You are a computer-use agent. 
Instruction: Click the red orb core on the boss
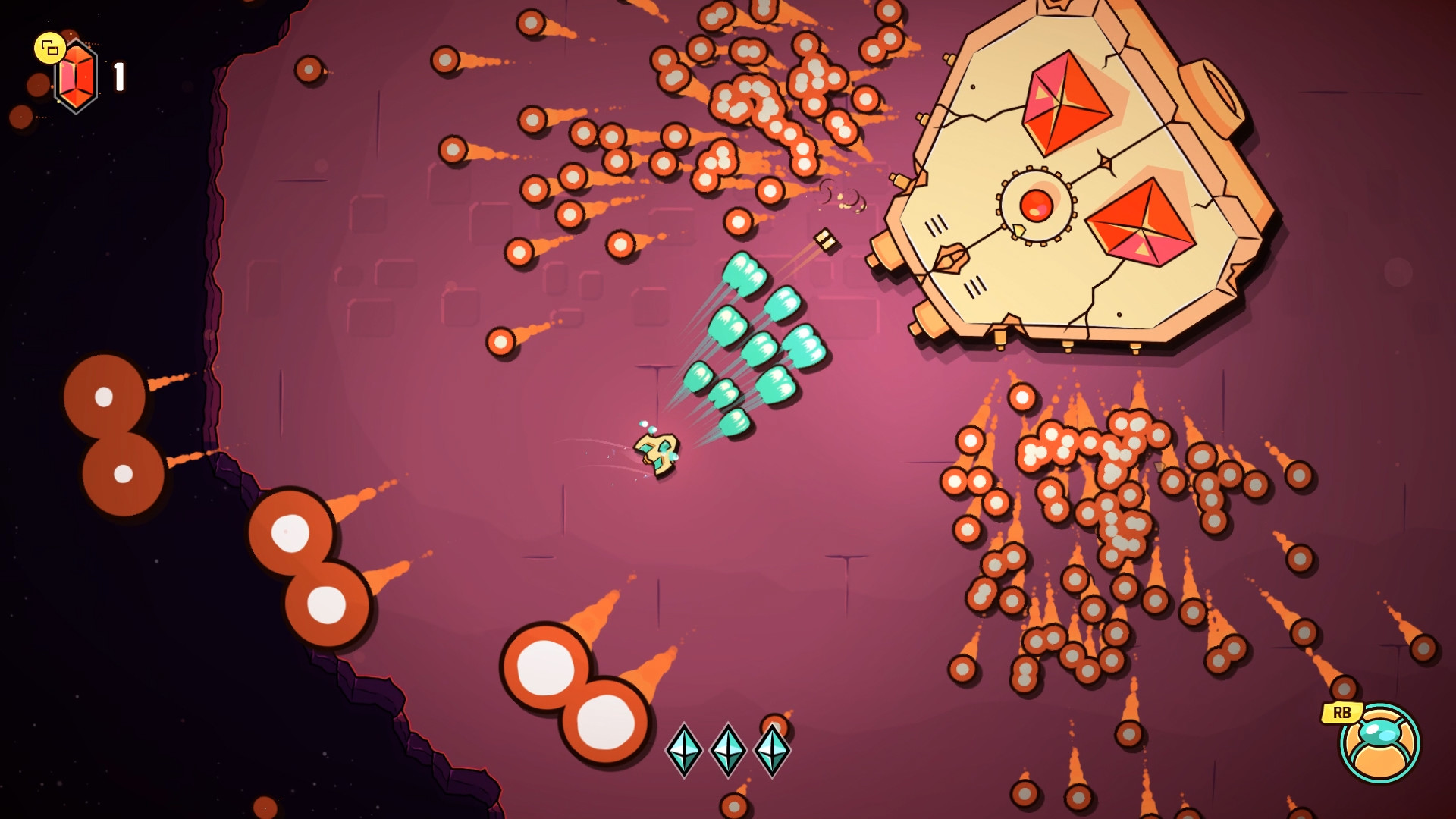(x=1037, y=206)
